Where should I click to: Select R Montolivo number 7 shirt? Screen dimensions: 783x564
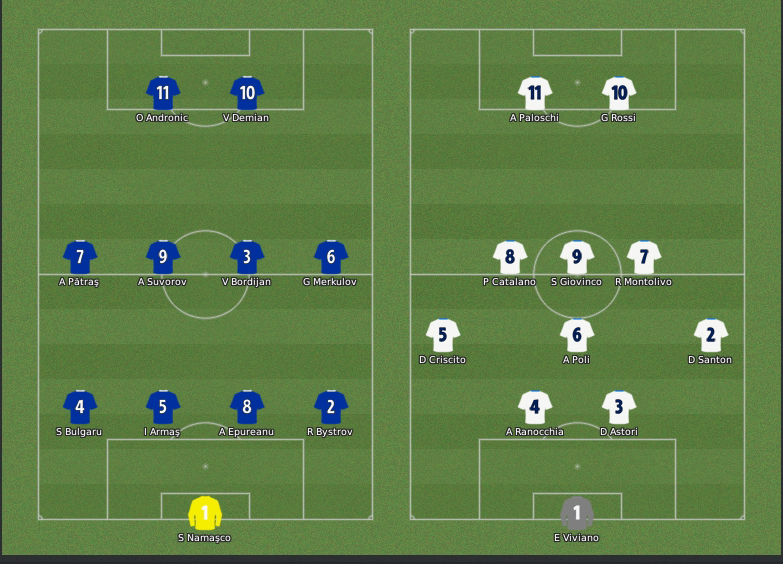(x=644, y=257)
